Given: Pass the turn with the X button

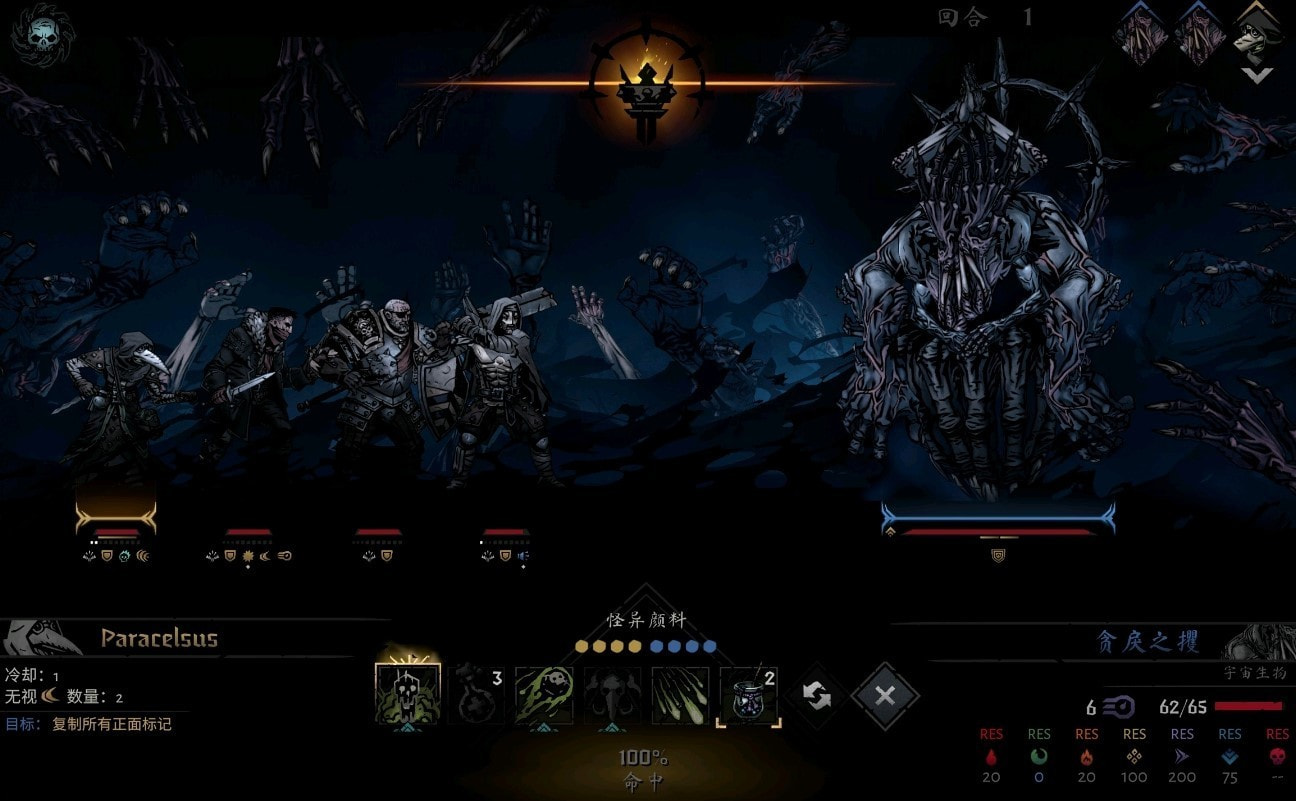Looking at the screenshot, I should (885, 696).
